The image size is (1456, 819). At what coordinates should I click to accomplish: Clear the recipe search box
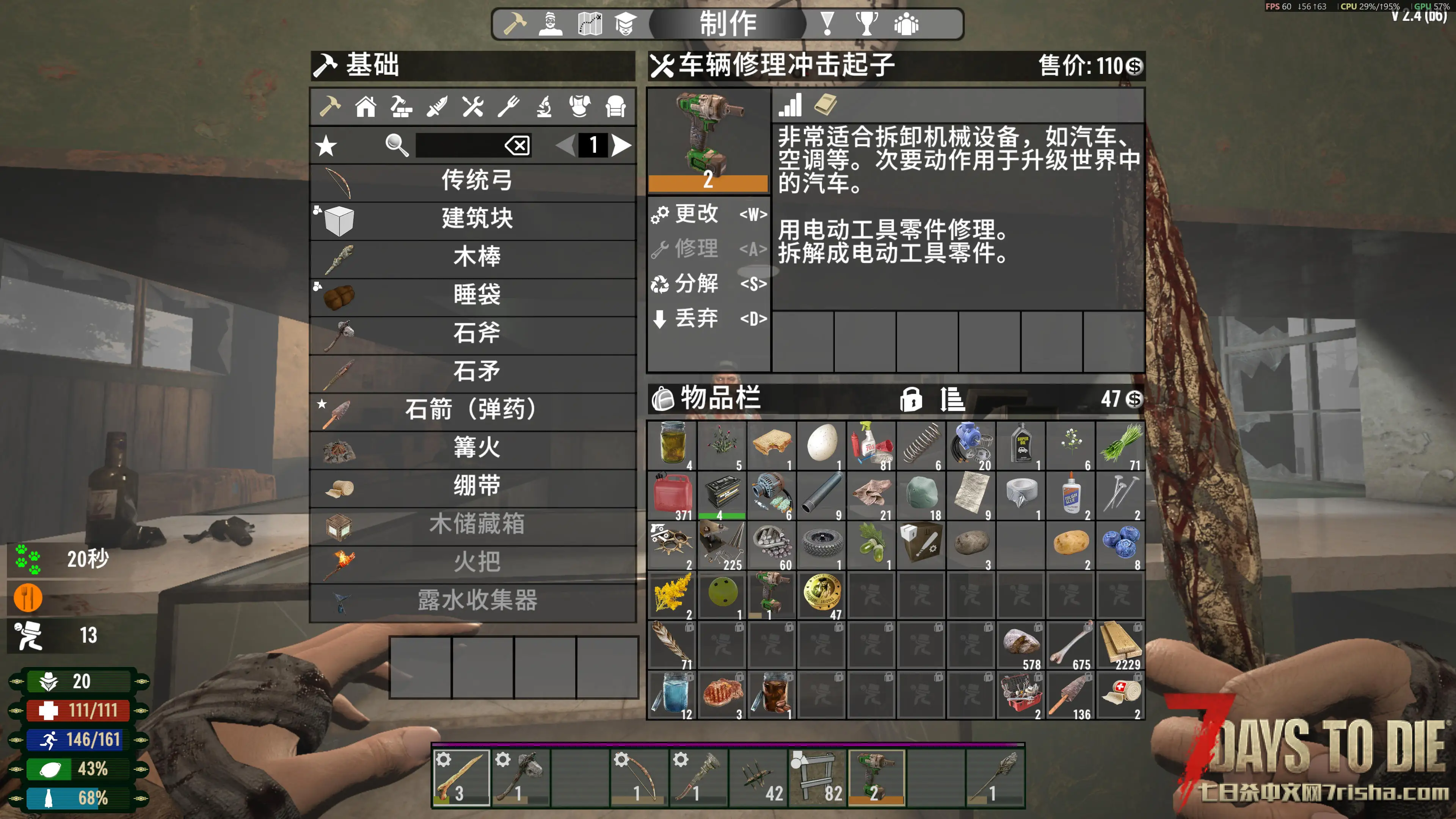(517, 146)
